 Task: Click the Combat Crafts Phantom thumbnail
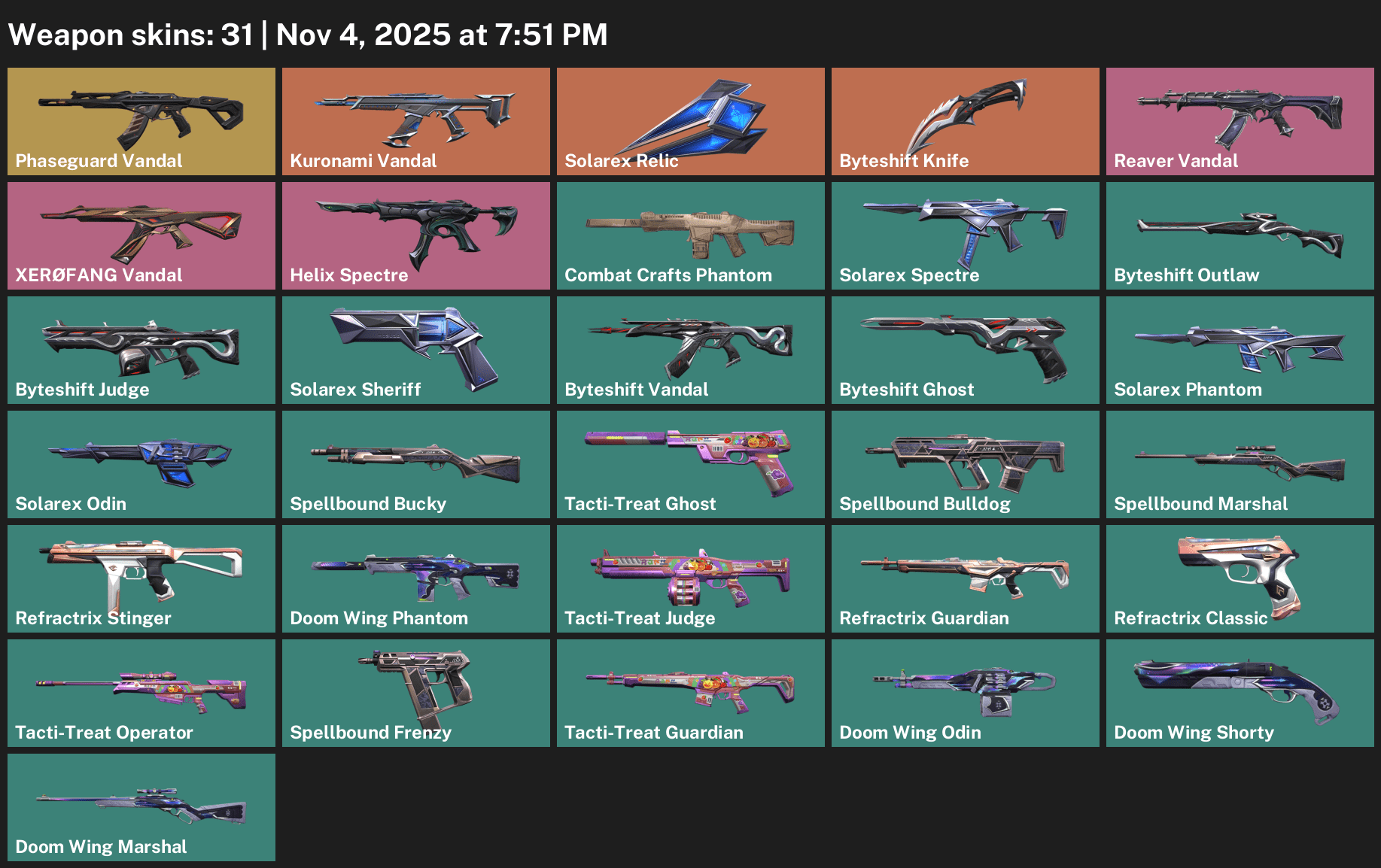[x=690, y=235]
